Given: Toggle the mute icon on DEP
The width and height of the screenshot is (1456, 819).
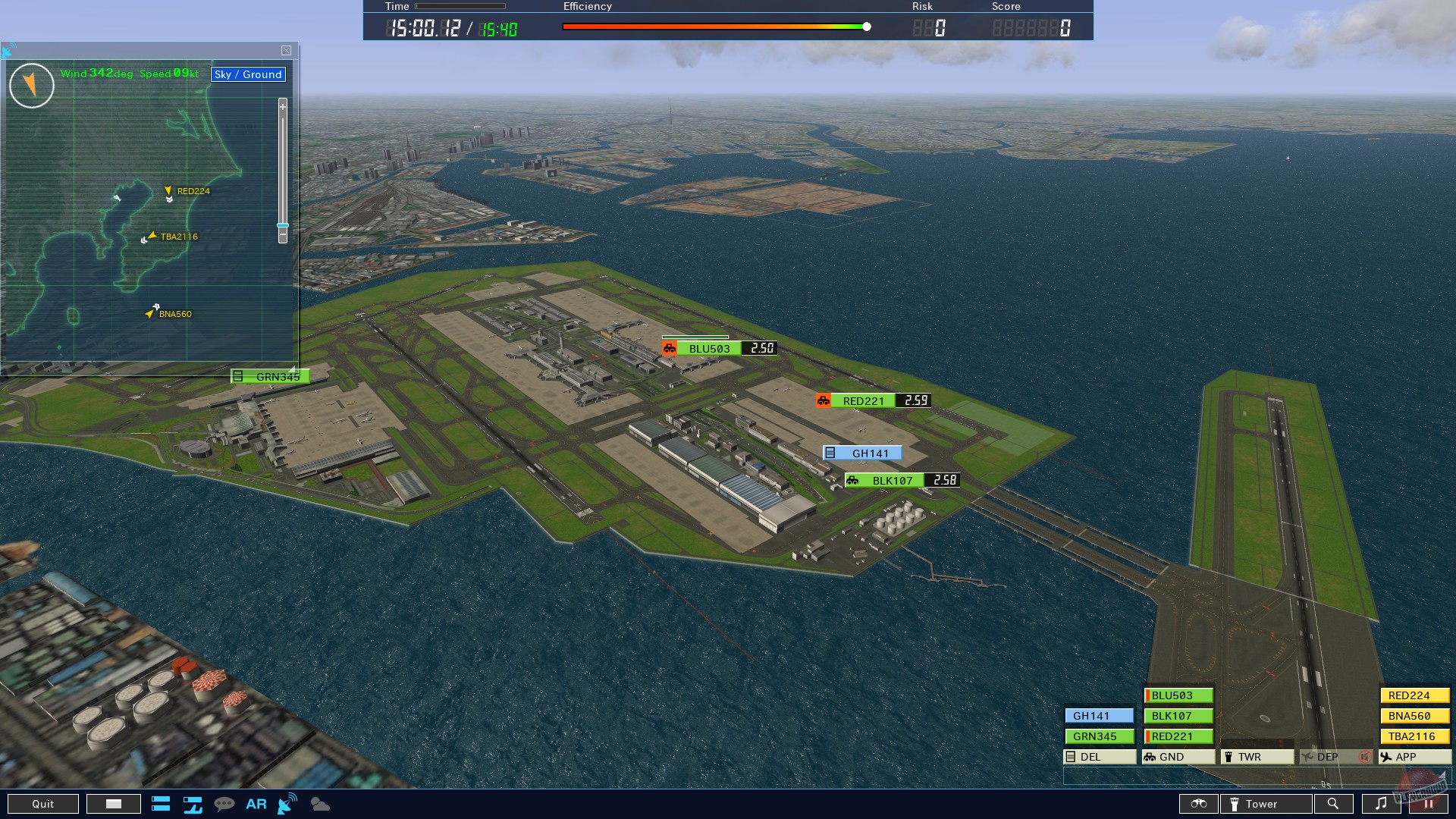Looking at the screenshot, I should (x=1363, y=757).
